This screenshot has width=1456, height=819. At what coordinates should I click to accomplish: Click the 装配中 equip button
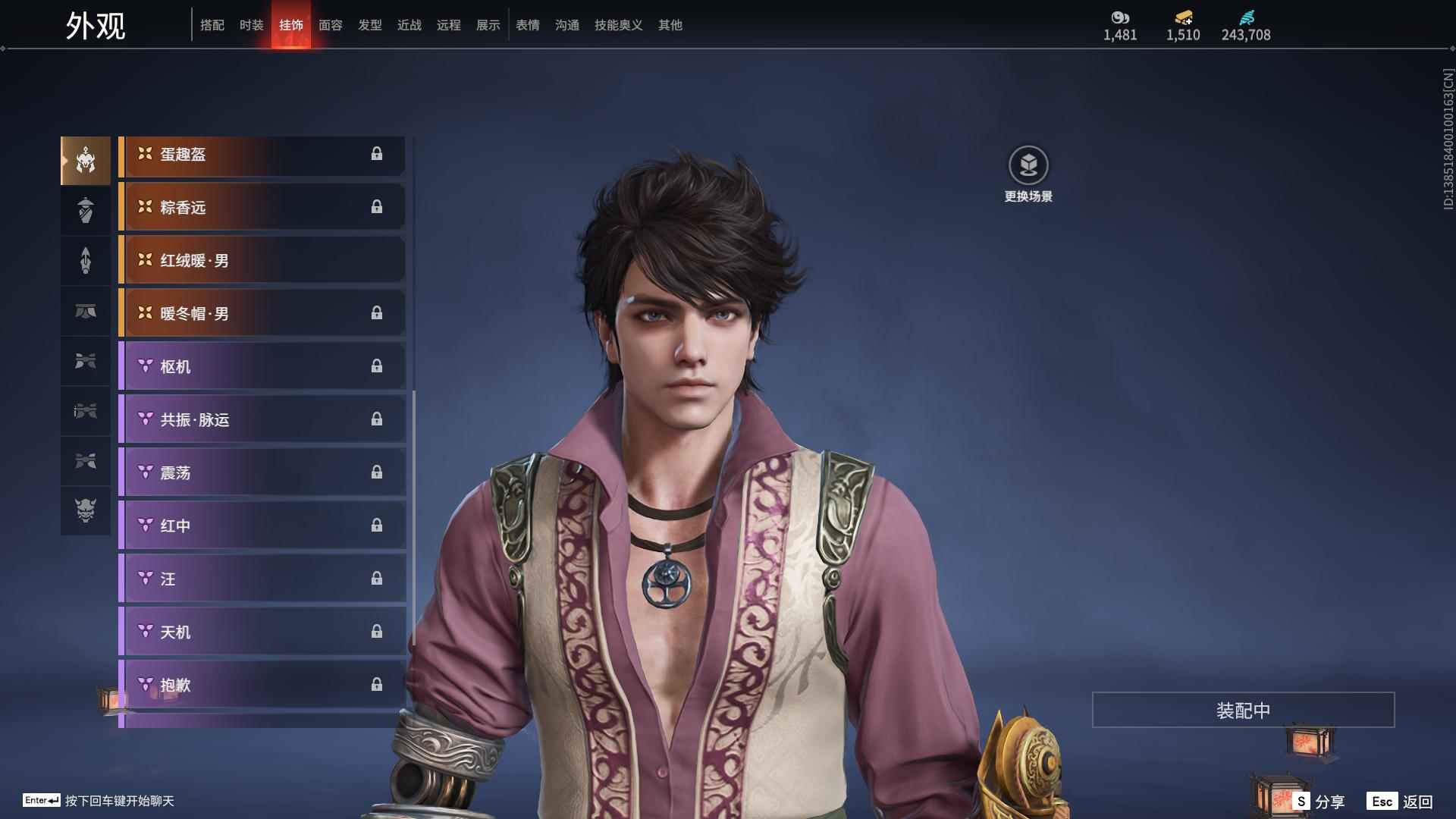(x=1243, y=710)
